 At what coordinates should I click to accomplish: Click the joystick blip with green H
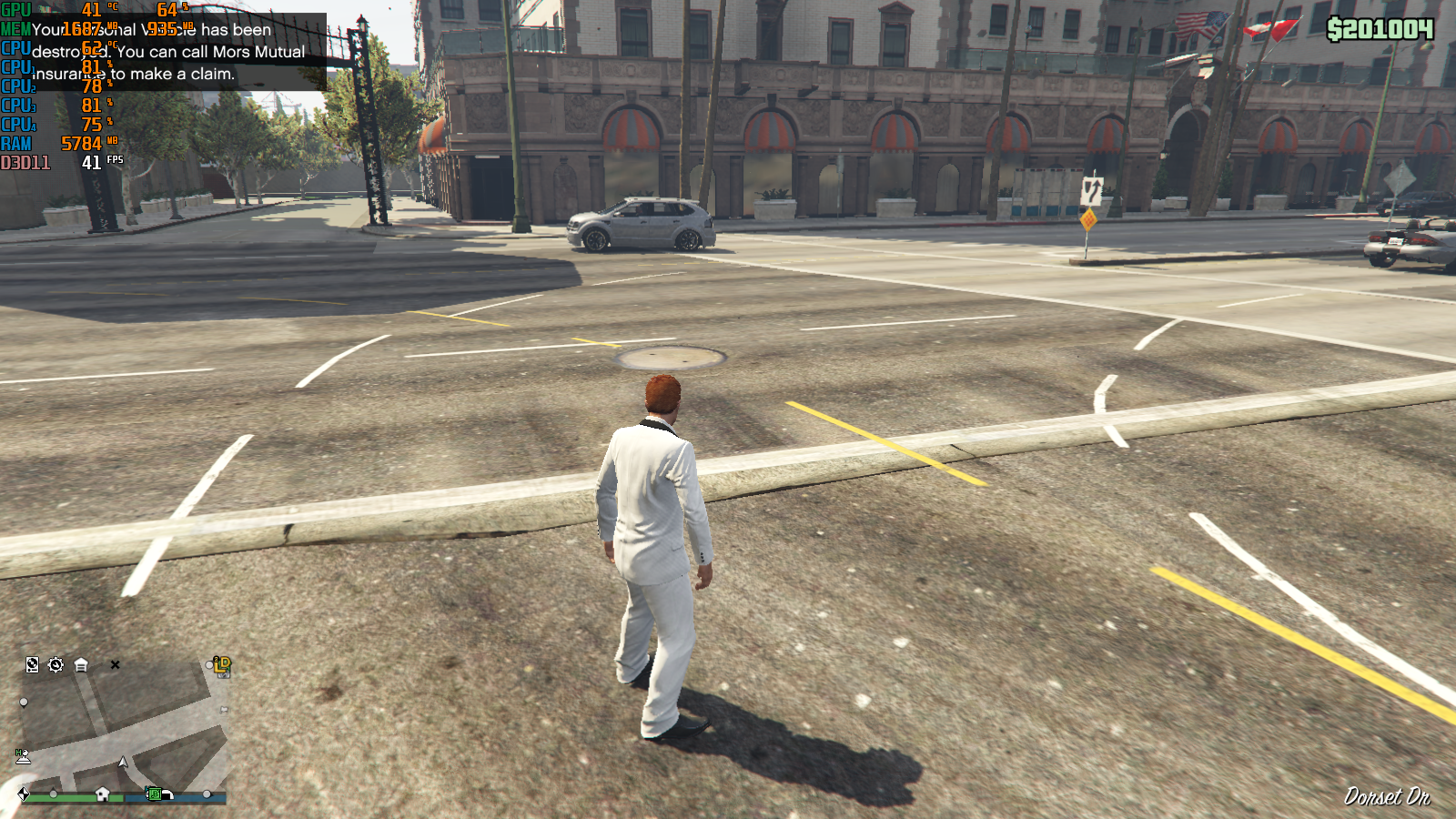[23, 755]
